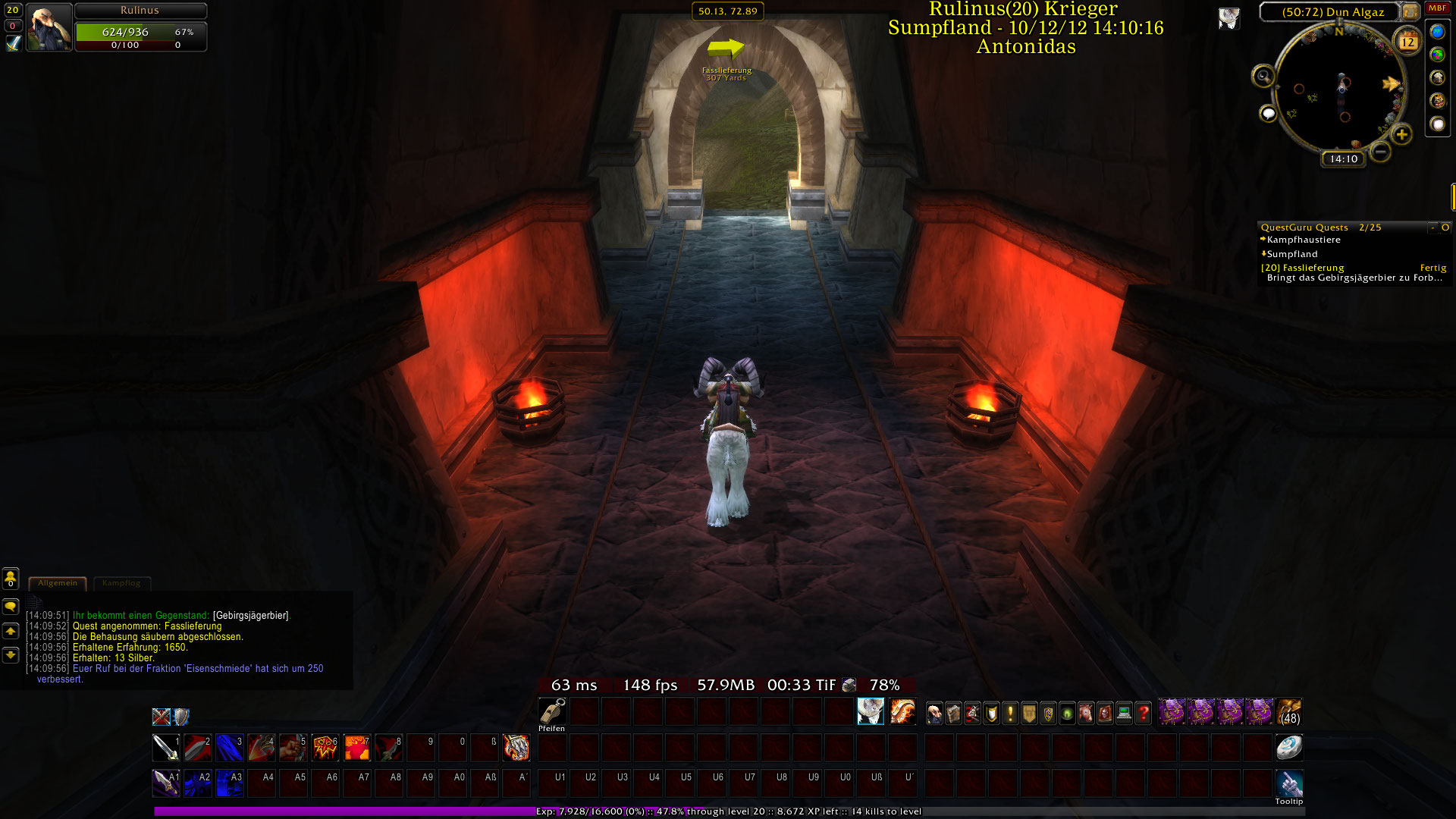
Task: Use the sword ability in slot 1
Action: (165, 748)
